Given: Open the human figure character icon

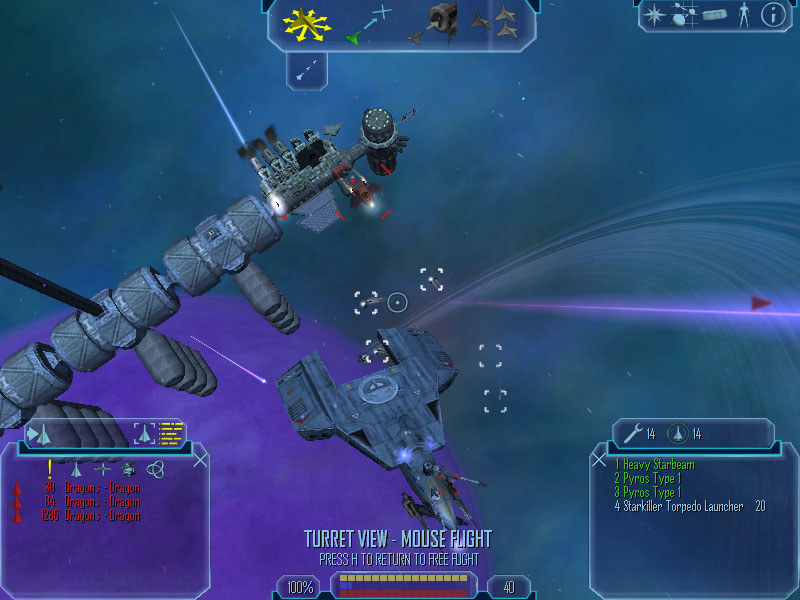Looking at the screenshot, I should (743, 15).
